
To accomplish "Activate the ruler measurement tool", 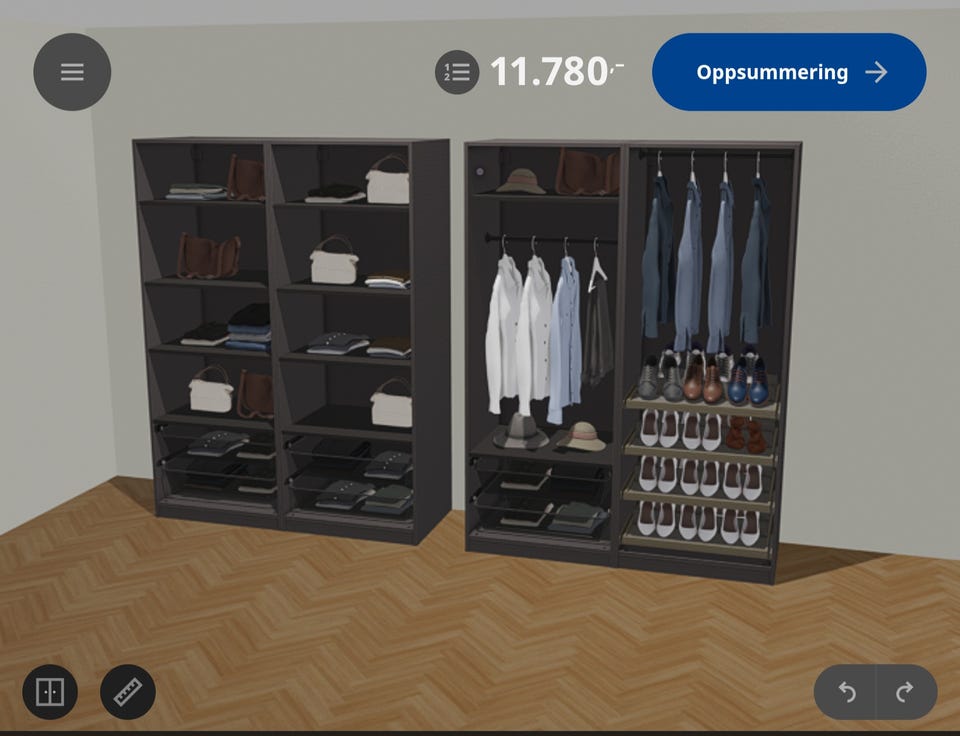I will pyautogui.click(x=128, y=692).
